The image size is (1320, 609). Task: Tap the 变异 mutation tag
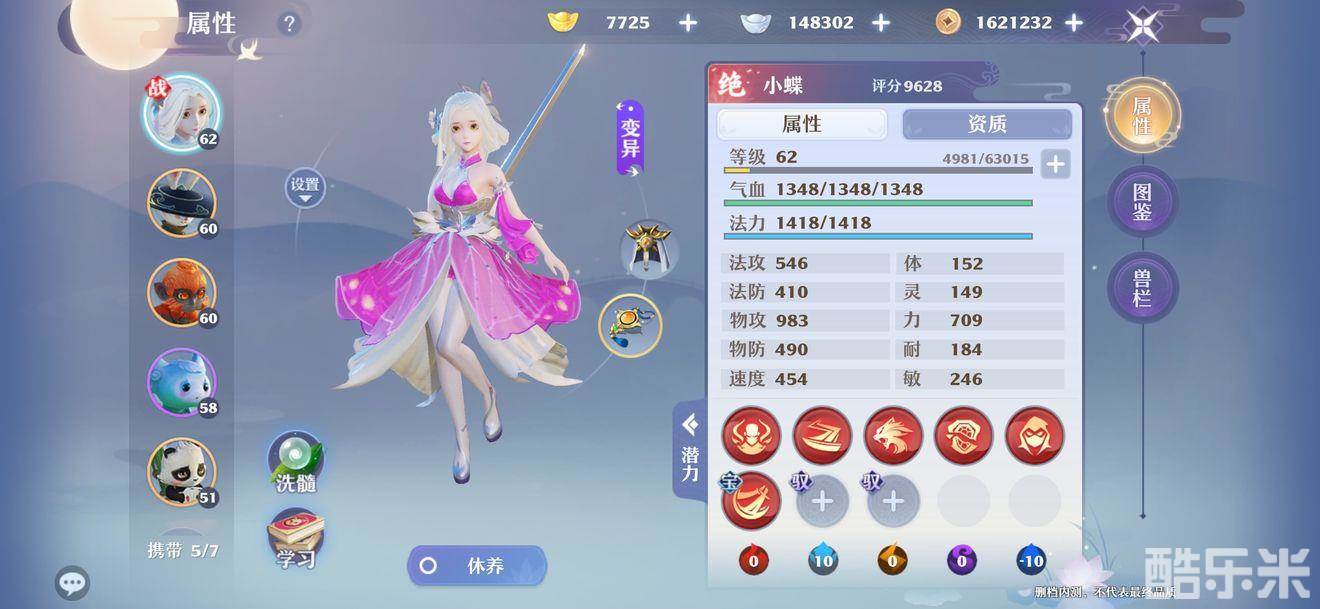pyautogui.click(x=630, y=139)
